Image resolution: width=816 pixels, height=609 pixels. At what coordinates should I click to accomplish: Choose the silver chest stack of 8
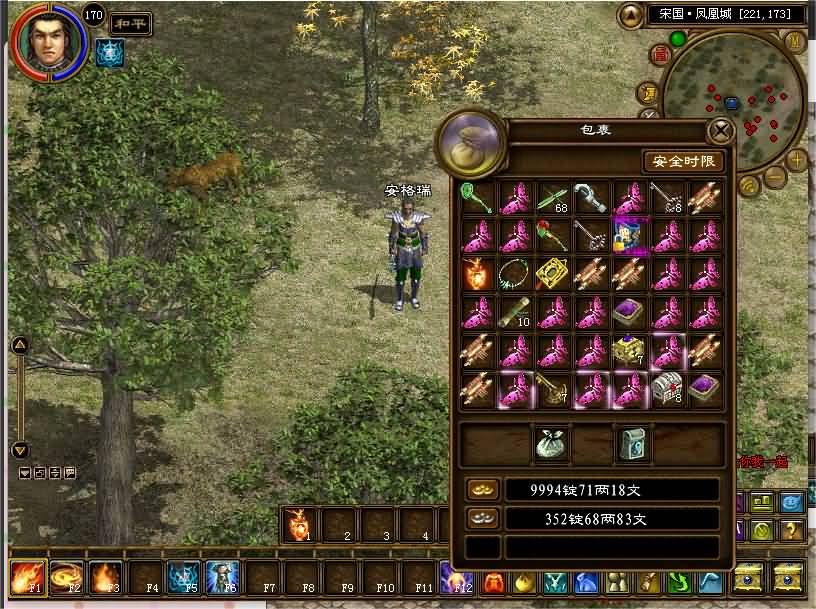pyautogui.click(x=666, y=387)
